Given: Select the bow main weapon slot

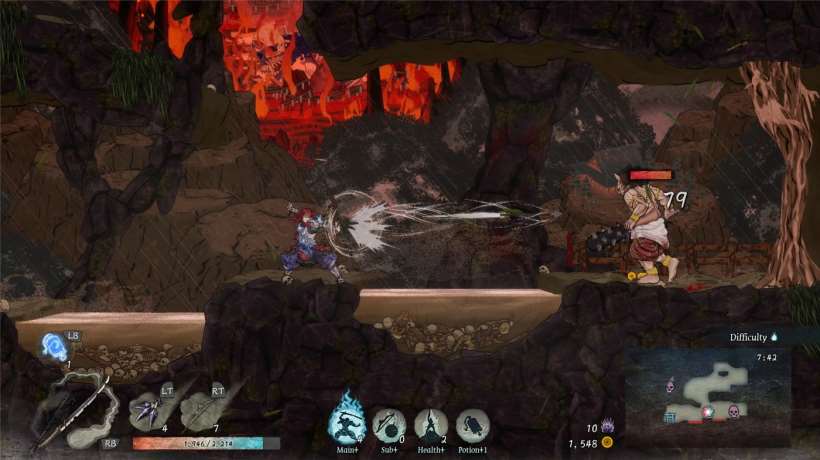Looking at the screenshot, I should (x=73, y=410).
